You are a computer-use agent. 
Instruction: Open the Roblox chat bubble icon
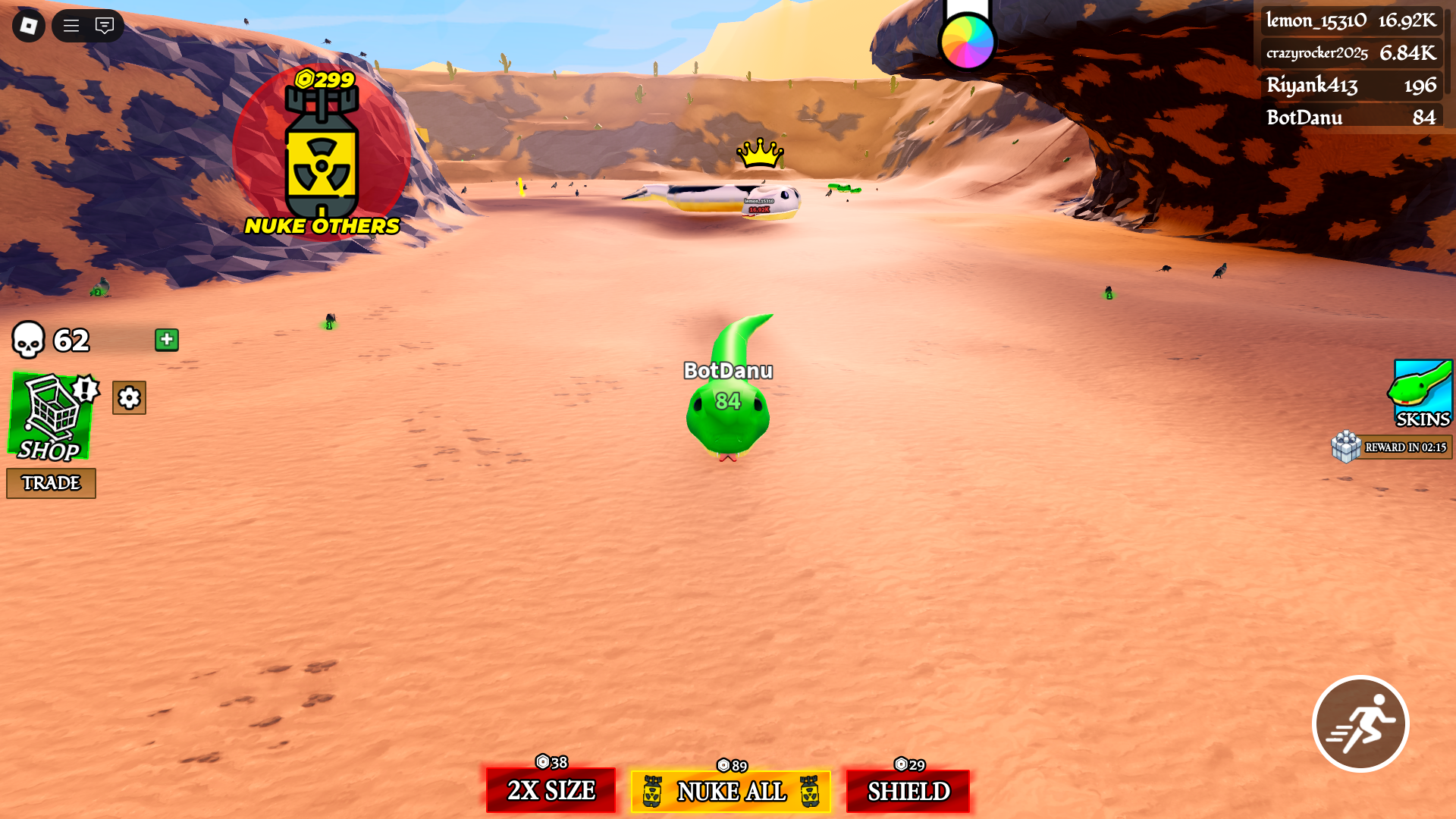(105, 25)
